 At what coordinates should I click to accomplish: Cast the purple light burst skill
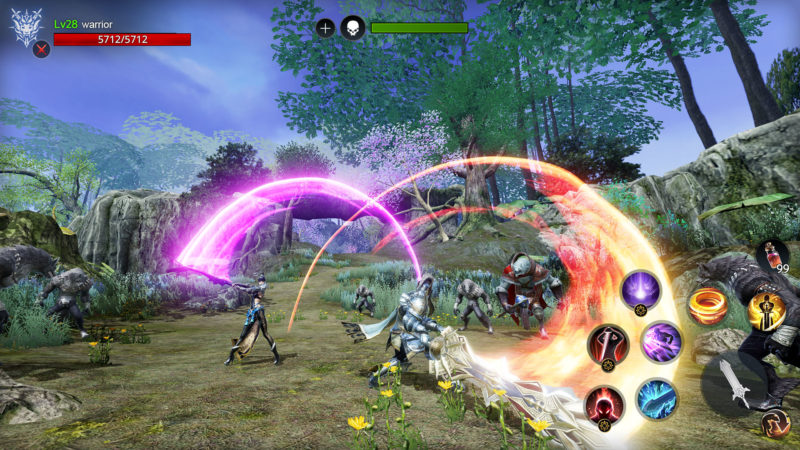coord(640,290)
